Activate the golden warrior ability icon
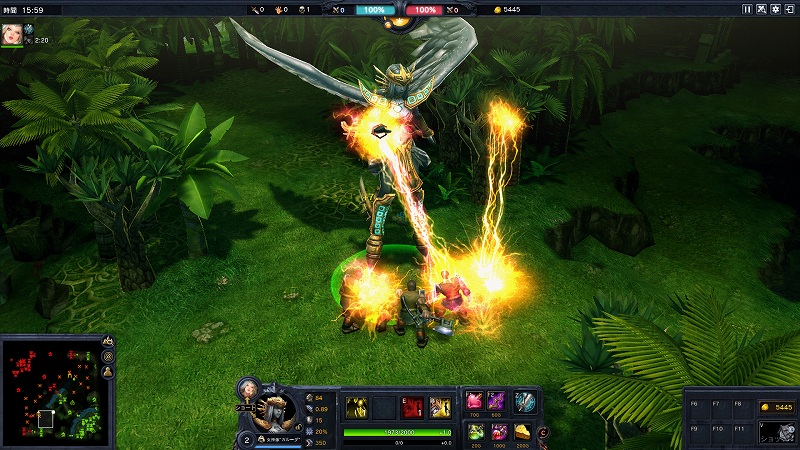 tap(439, 407)
